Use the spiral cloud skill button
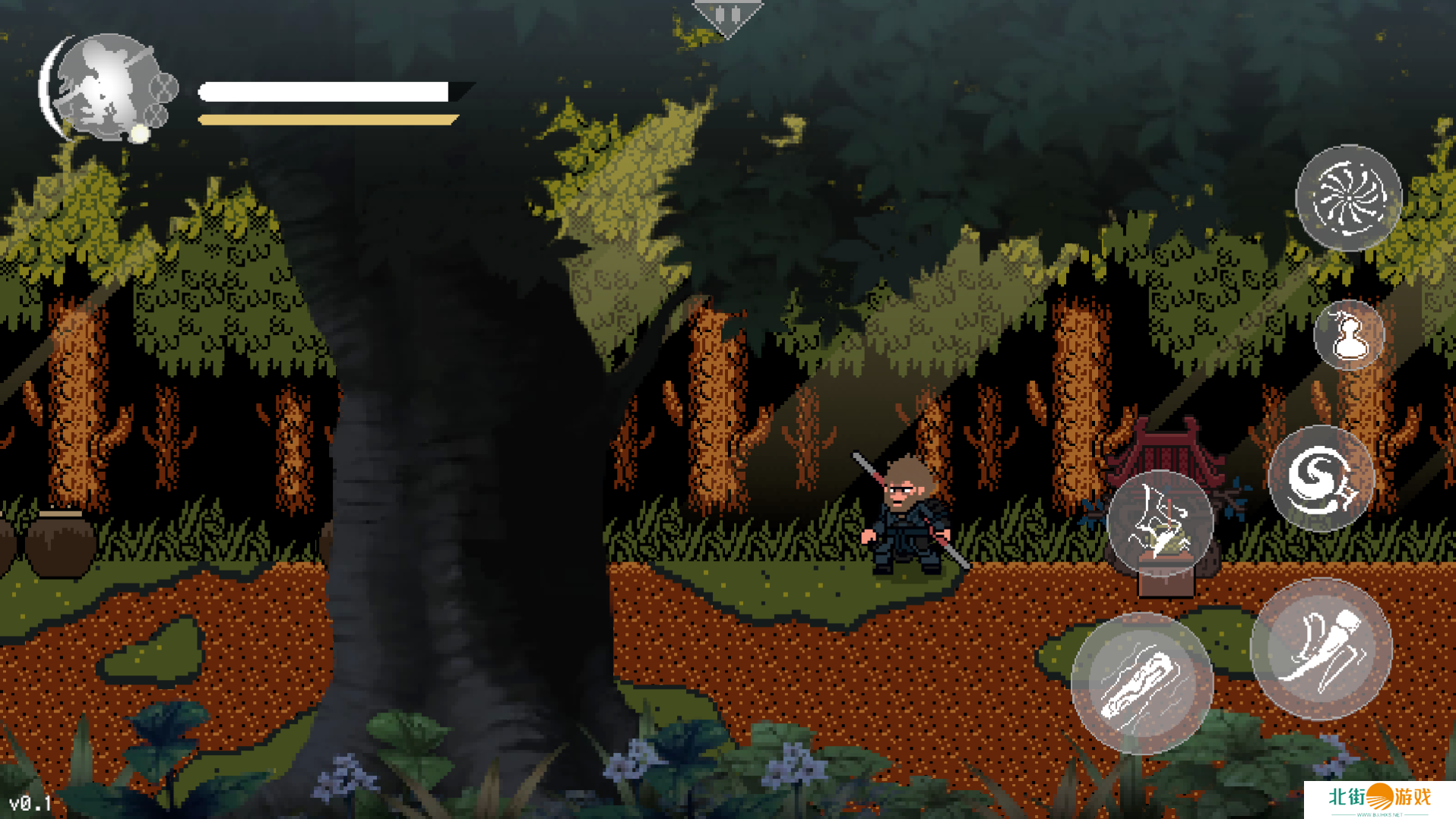This screenshot has height=819, width=1456. click(1321, 478)
